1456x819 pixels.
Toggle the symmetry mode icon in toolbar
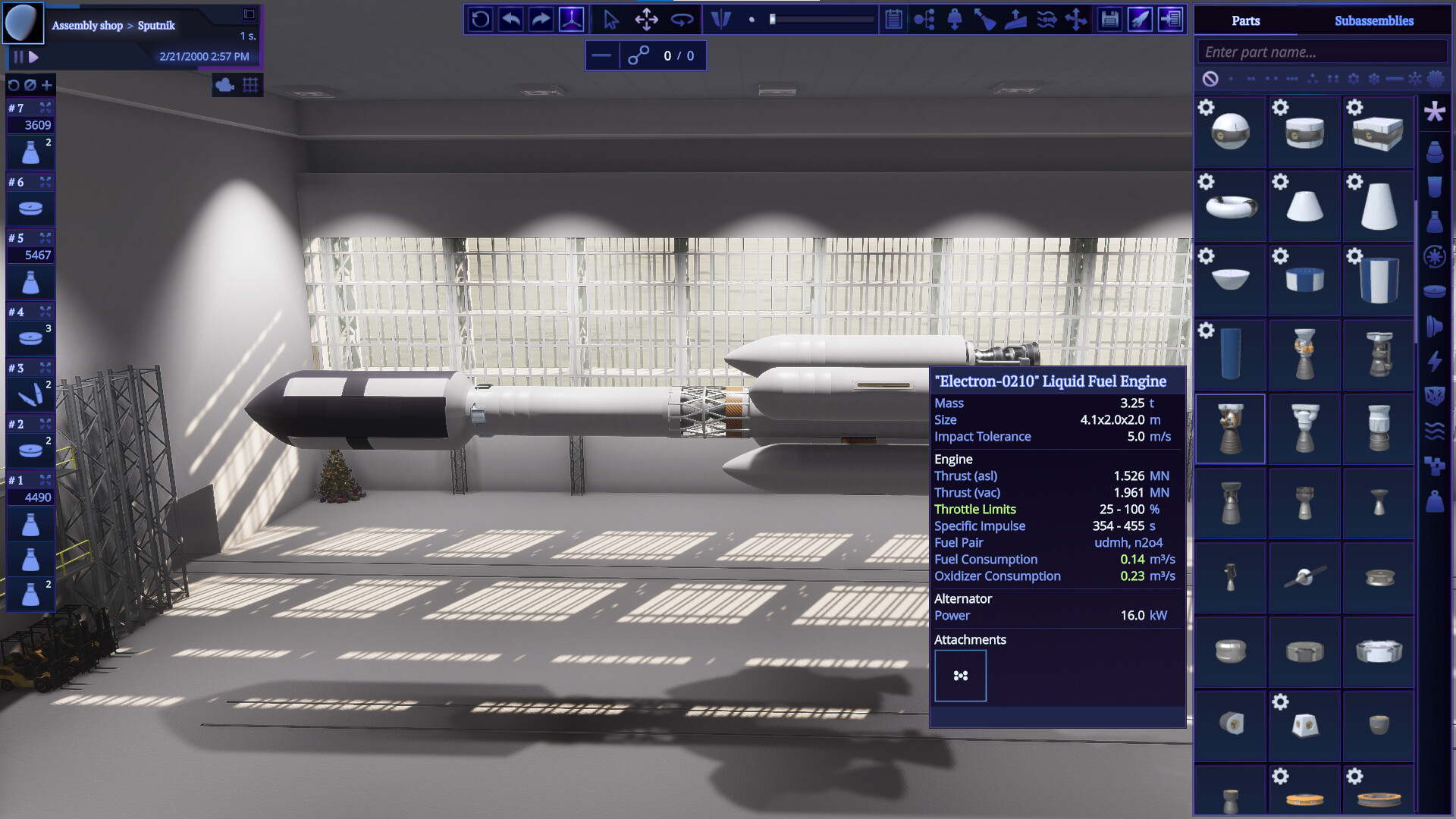point(721,20)
